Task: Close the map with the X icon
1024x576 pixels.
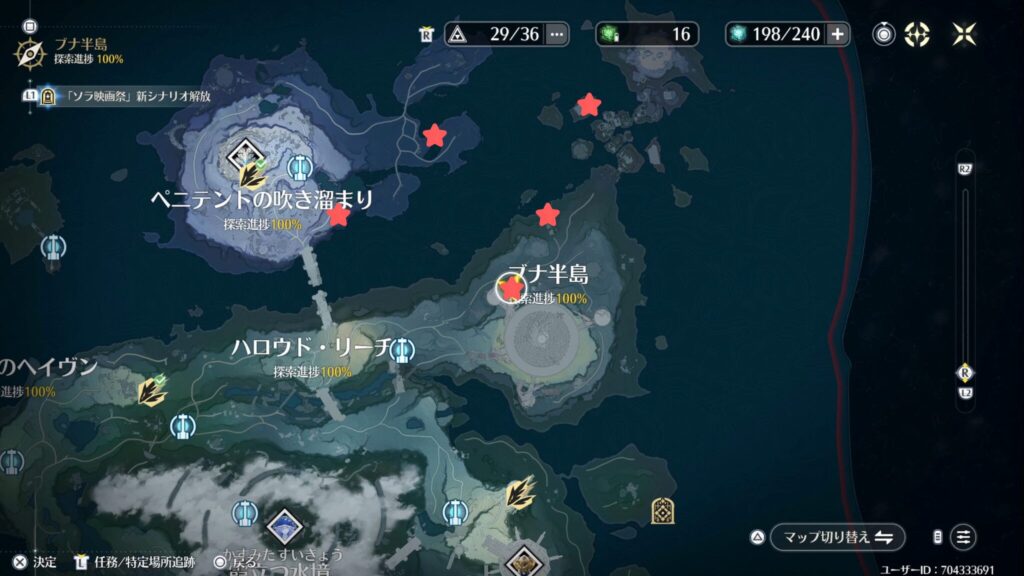Action: [965, 34]
